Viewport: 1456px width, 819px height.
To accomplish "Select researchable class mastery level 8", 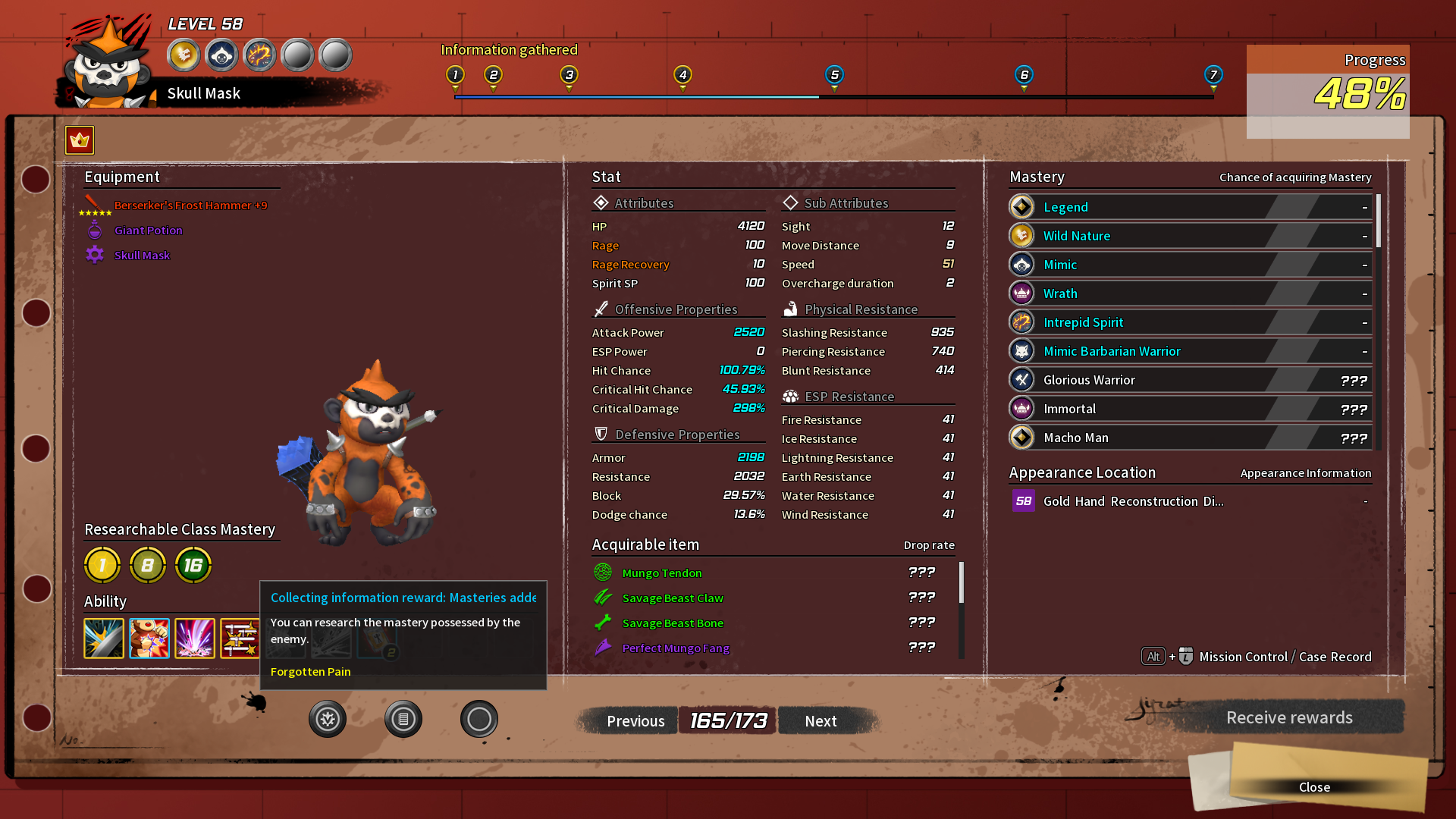I will (148, 565).
